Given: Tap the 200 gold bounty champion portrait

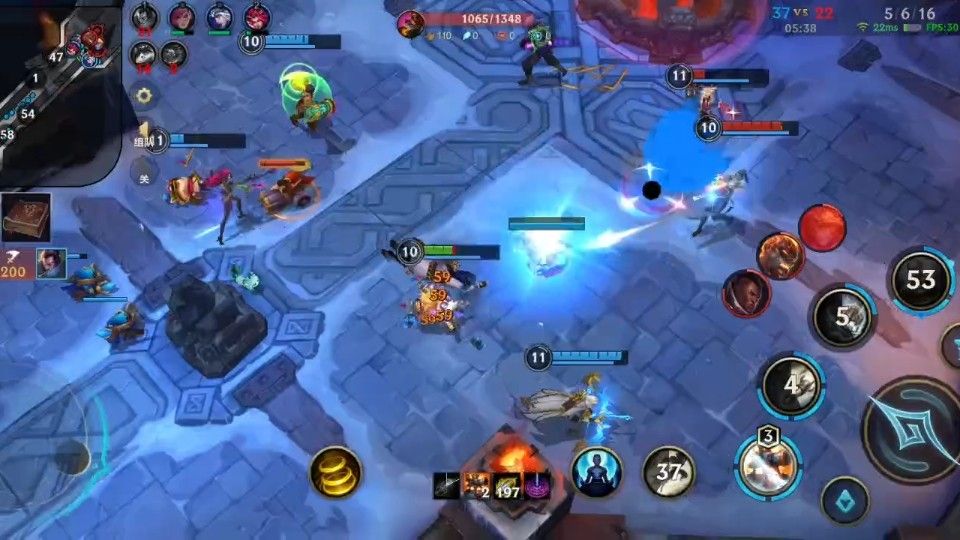Looking at the screenshot, I should (52, 263).
